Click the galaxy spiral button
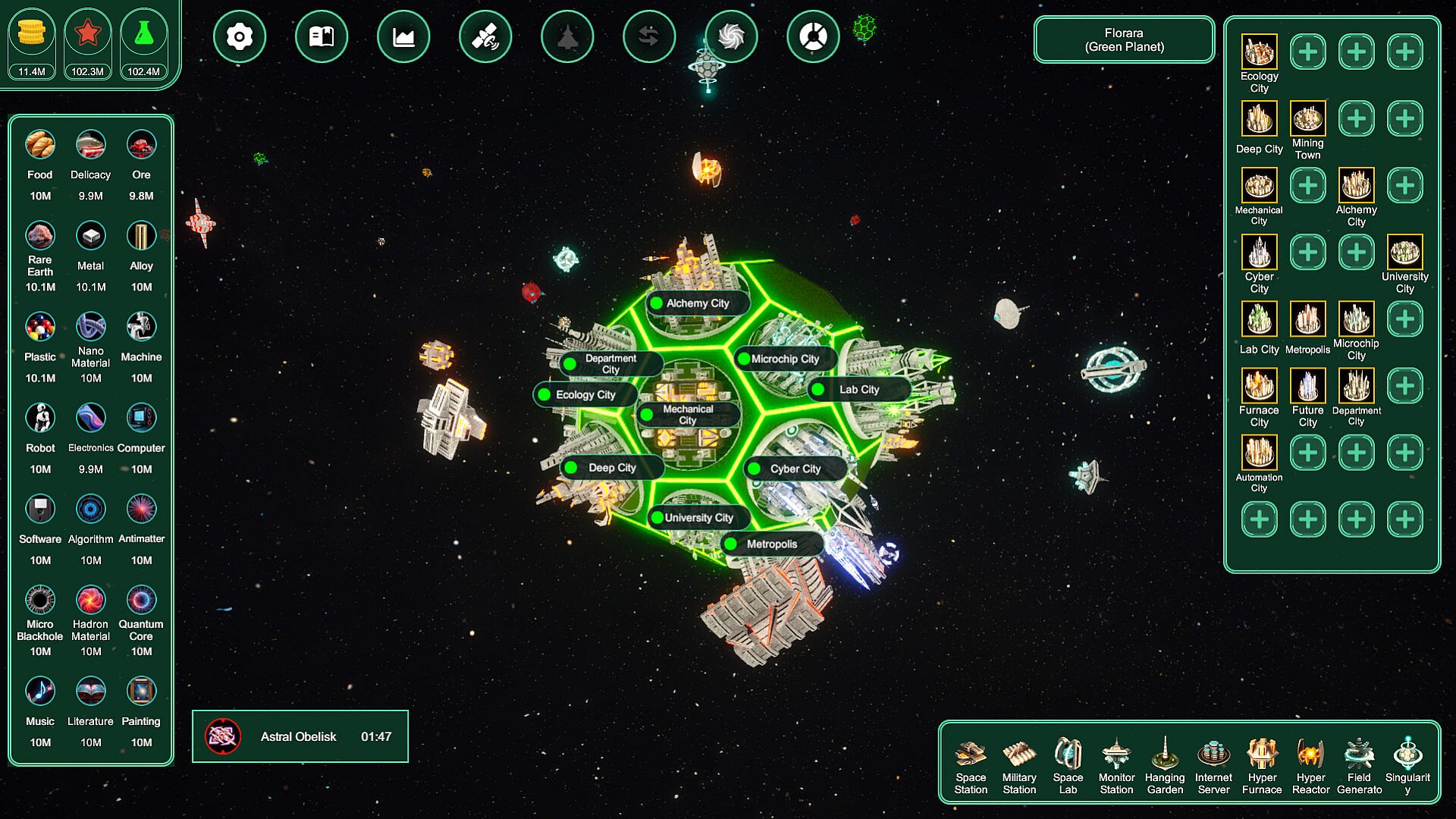This screenshot has height=819, width=1456. coord(731,36)
